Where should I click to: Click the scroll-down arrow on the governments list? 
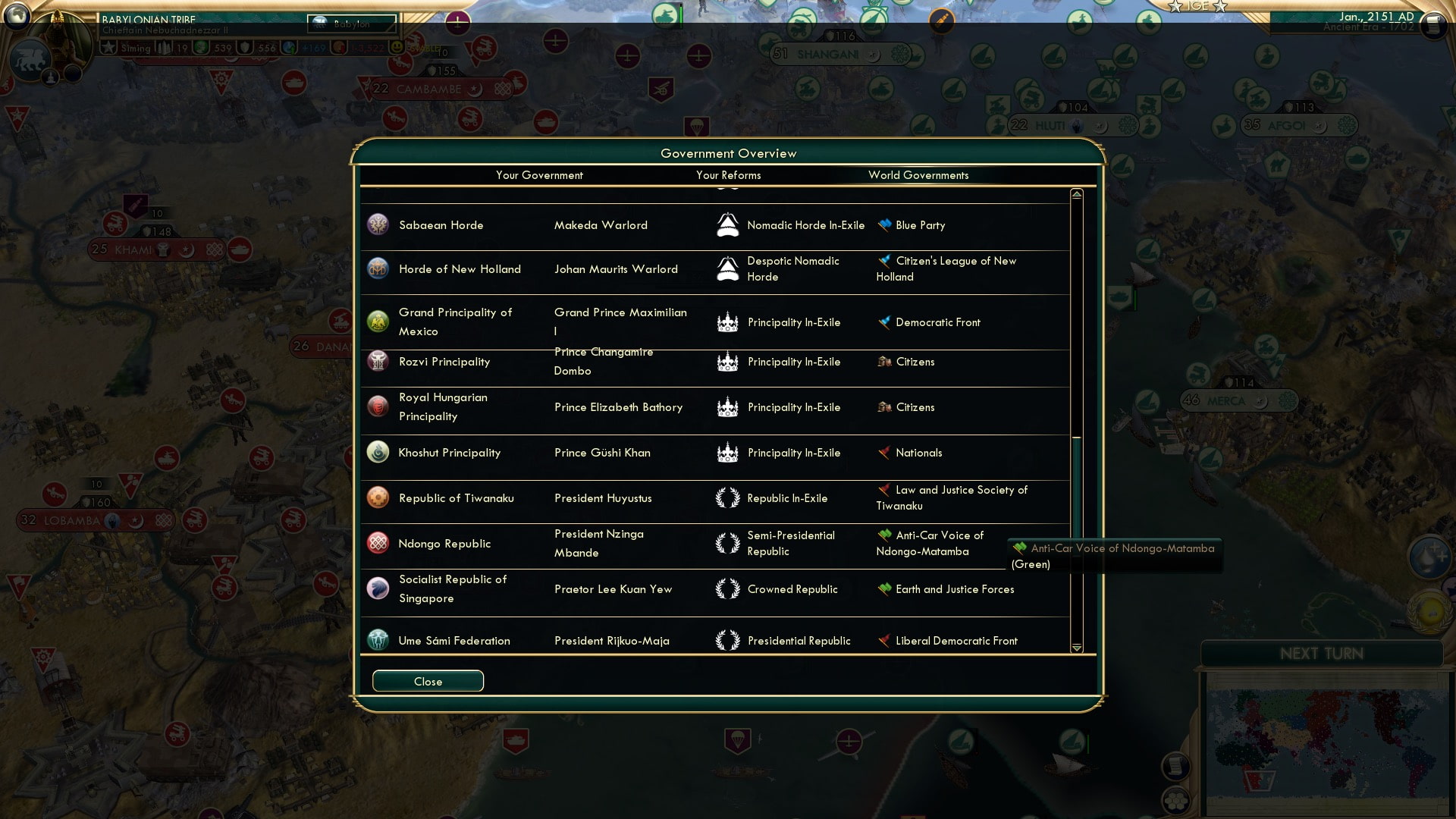click(x=1076, y=648)
